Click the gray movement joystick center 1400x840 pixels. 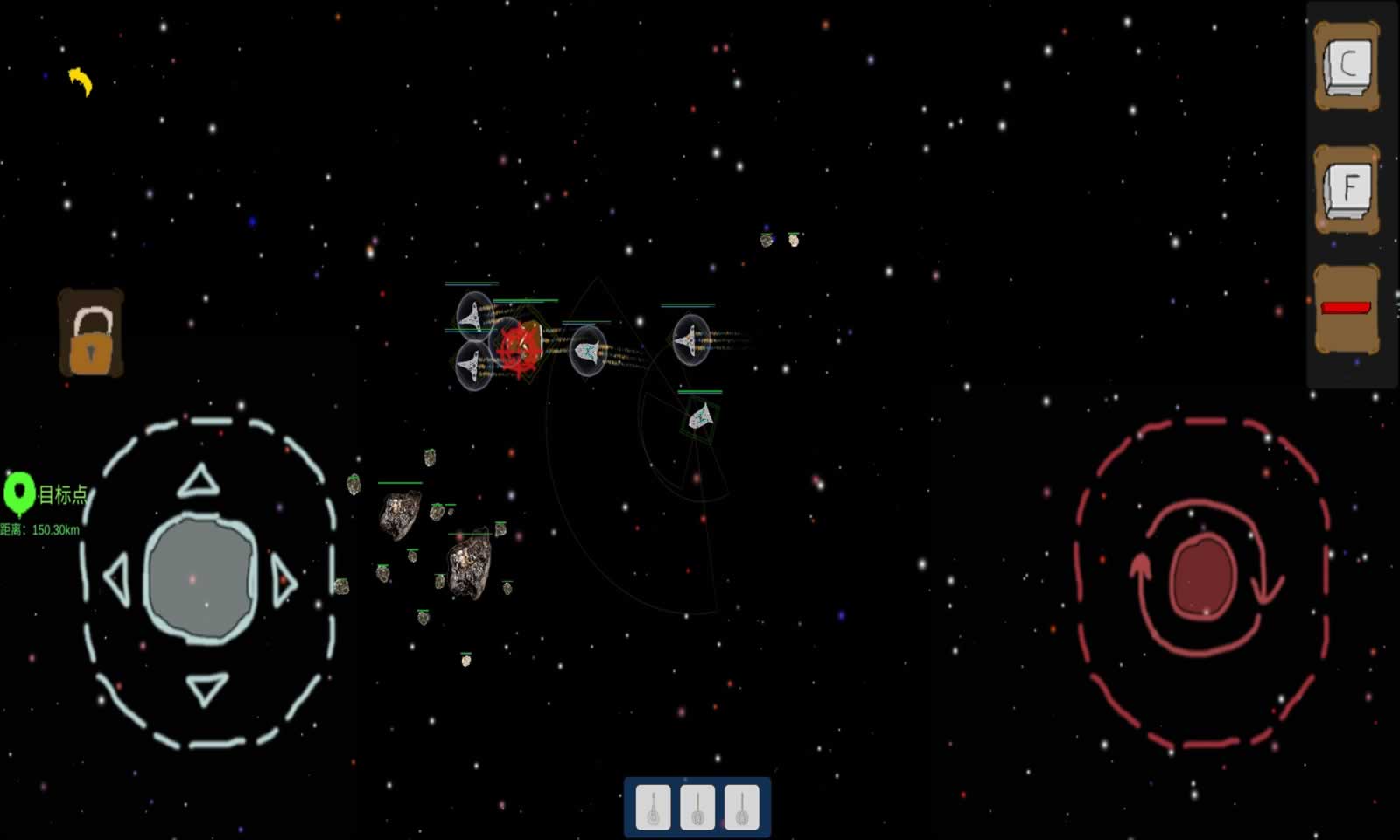(x=201, y=578)
